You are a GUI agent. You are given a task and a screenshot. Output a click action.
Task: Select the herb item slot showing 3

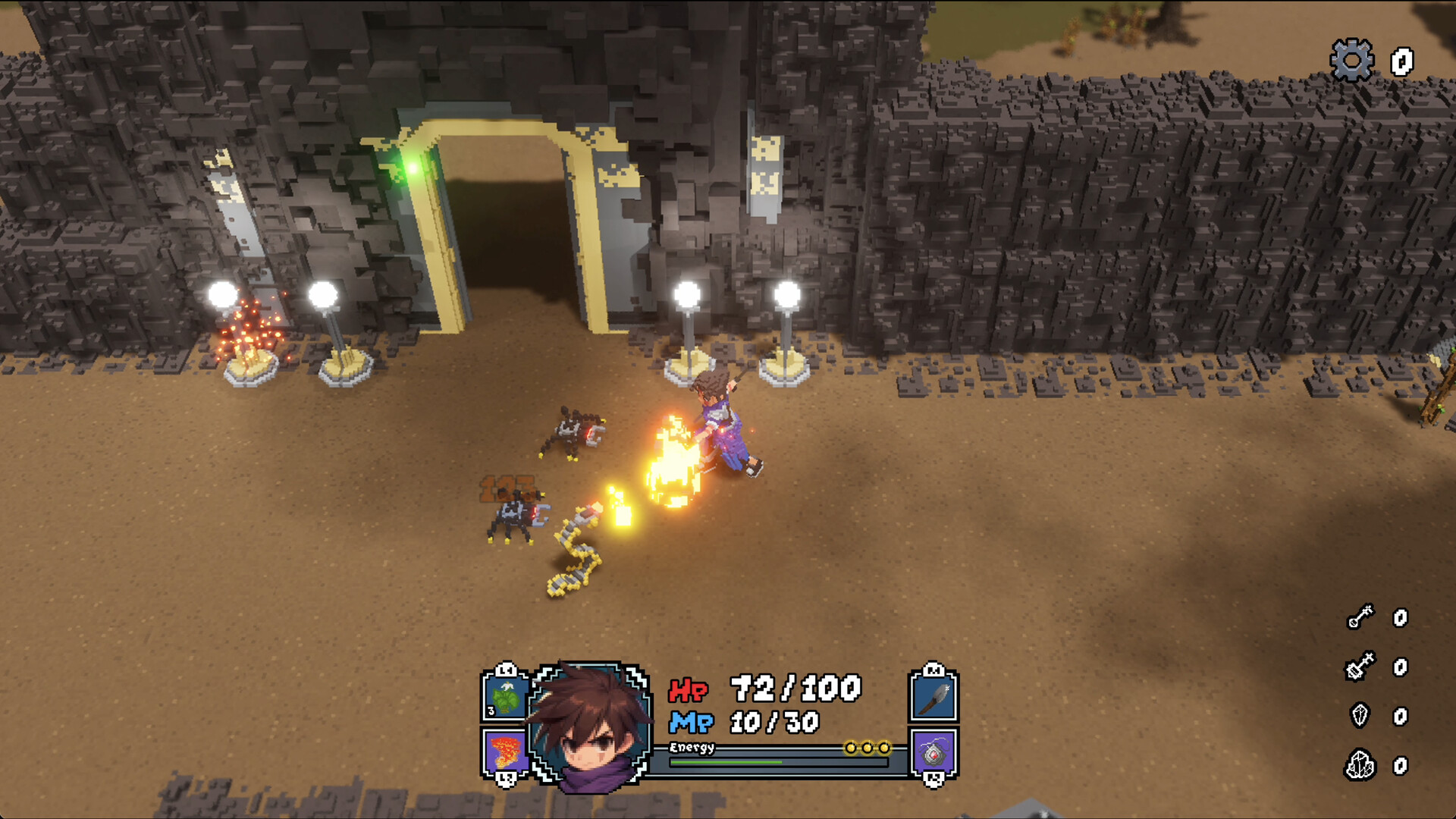[504, 698]
